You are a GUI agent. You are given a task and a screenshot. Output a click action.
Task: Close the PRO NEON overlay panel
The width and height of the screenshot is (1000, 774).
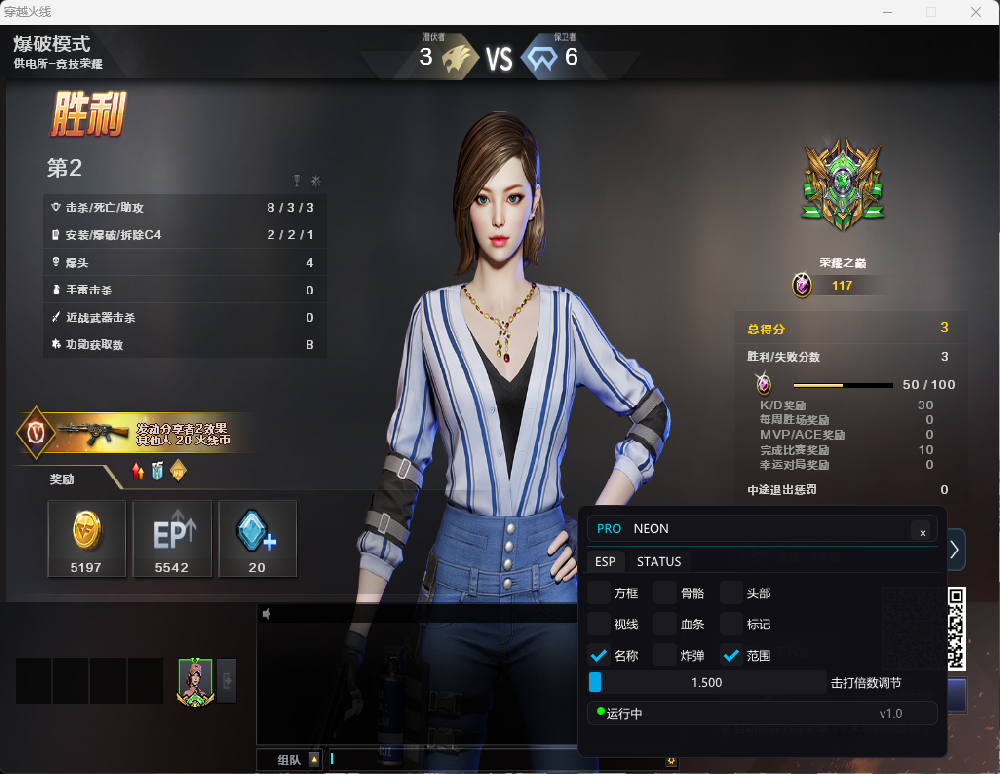click(x=922, y=532)
